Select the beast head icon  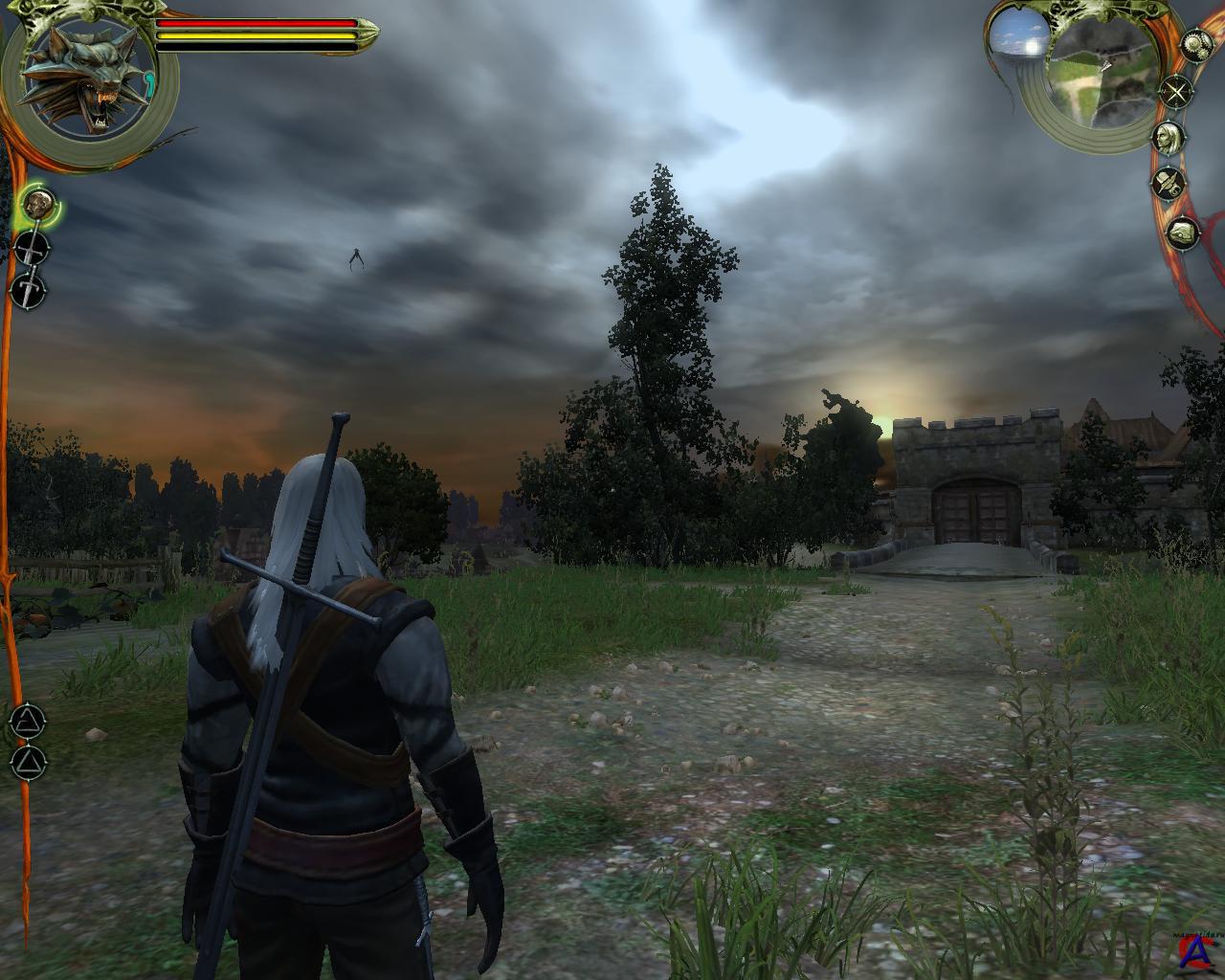(1183, 233)
